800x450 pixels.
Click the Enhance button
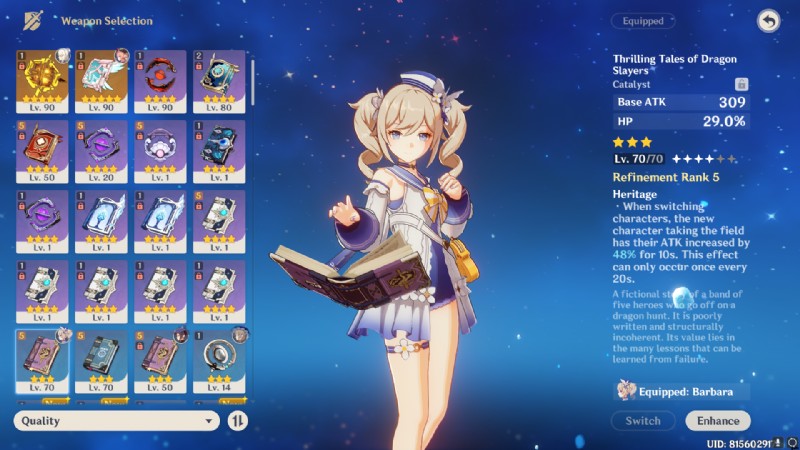718,421
